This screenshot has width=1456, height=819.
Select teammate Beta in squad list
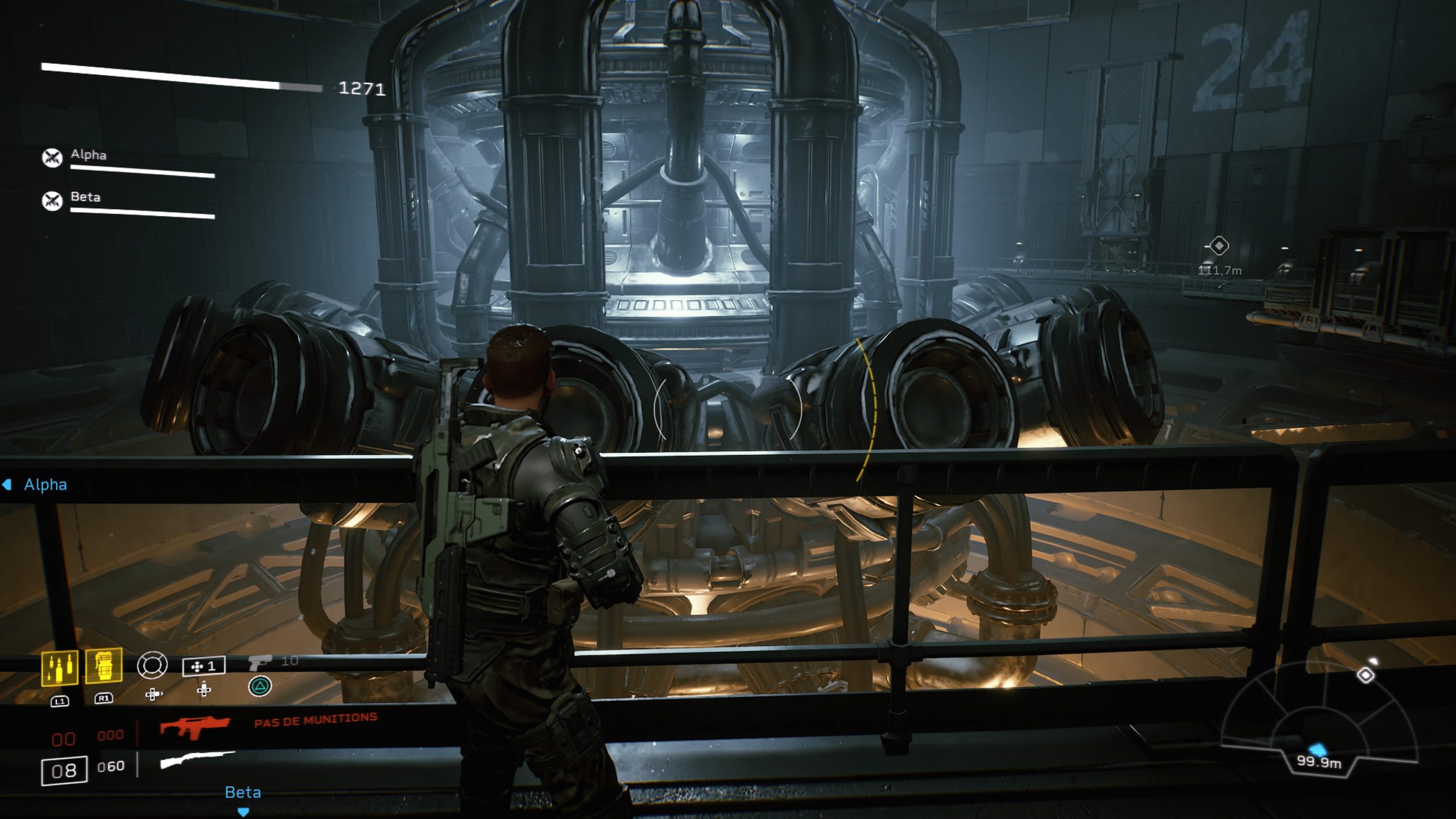85,197
